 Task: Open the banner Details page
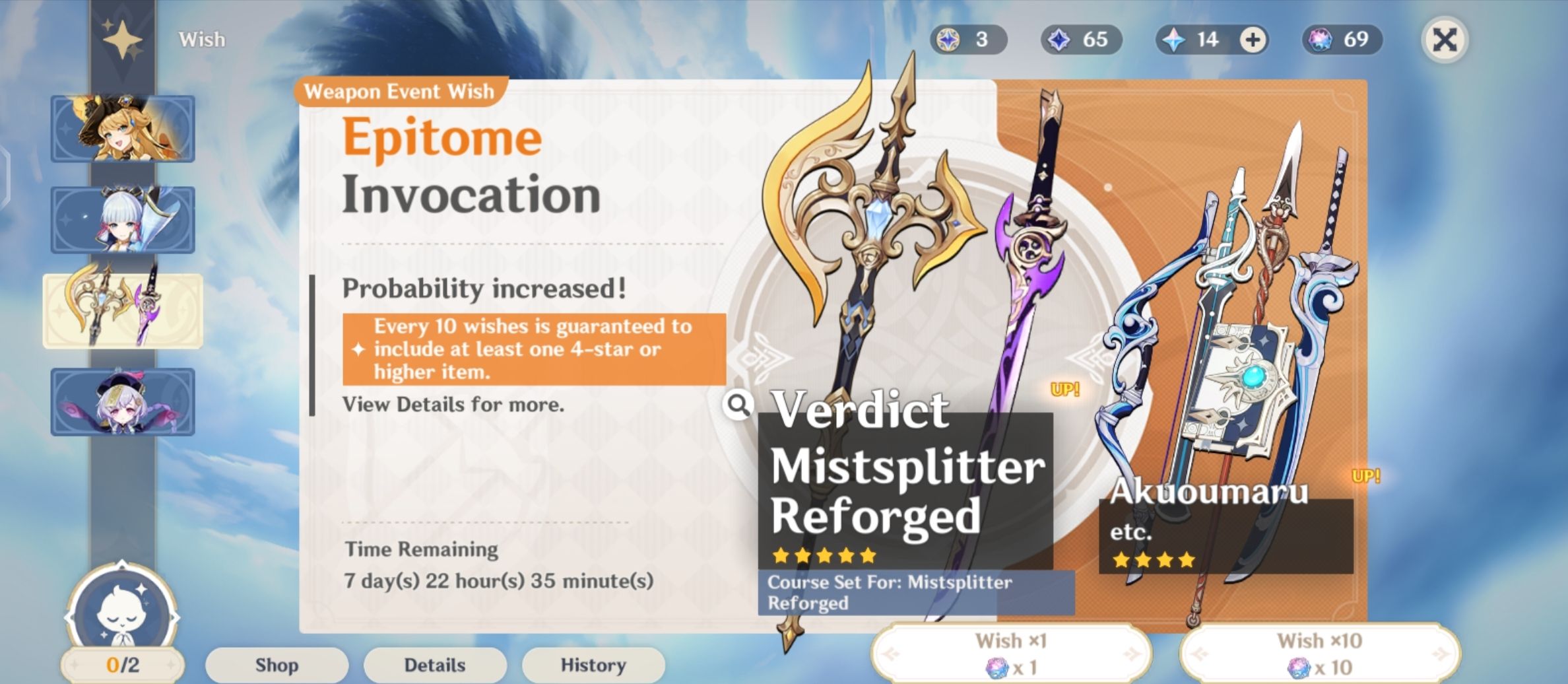[434, 665]
